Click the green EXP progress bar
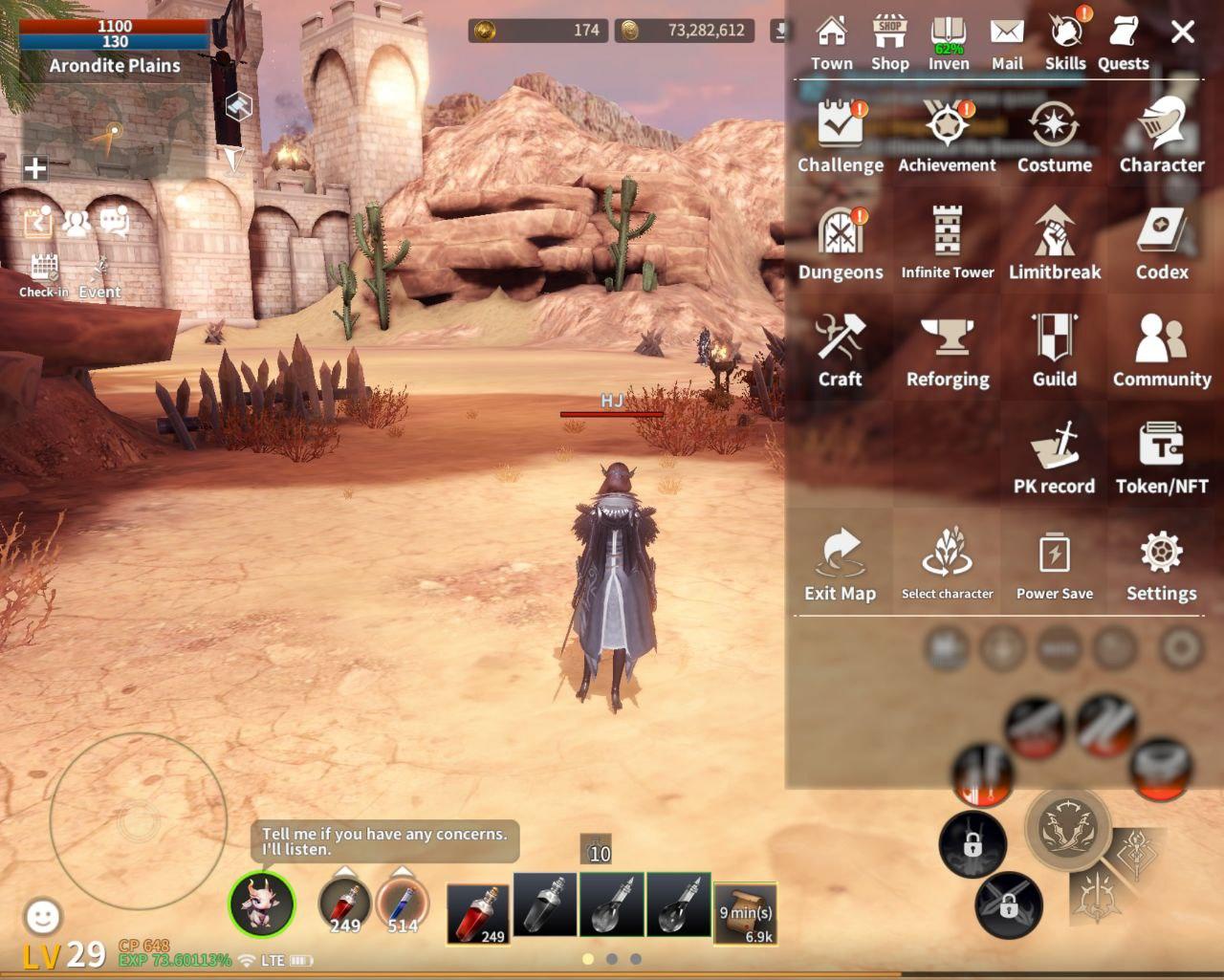Viewport: 1224px width, 980px height. [172, 957]
